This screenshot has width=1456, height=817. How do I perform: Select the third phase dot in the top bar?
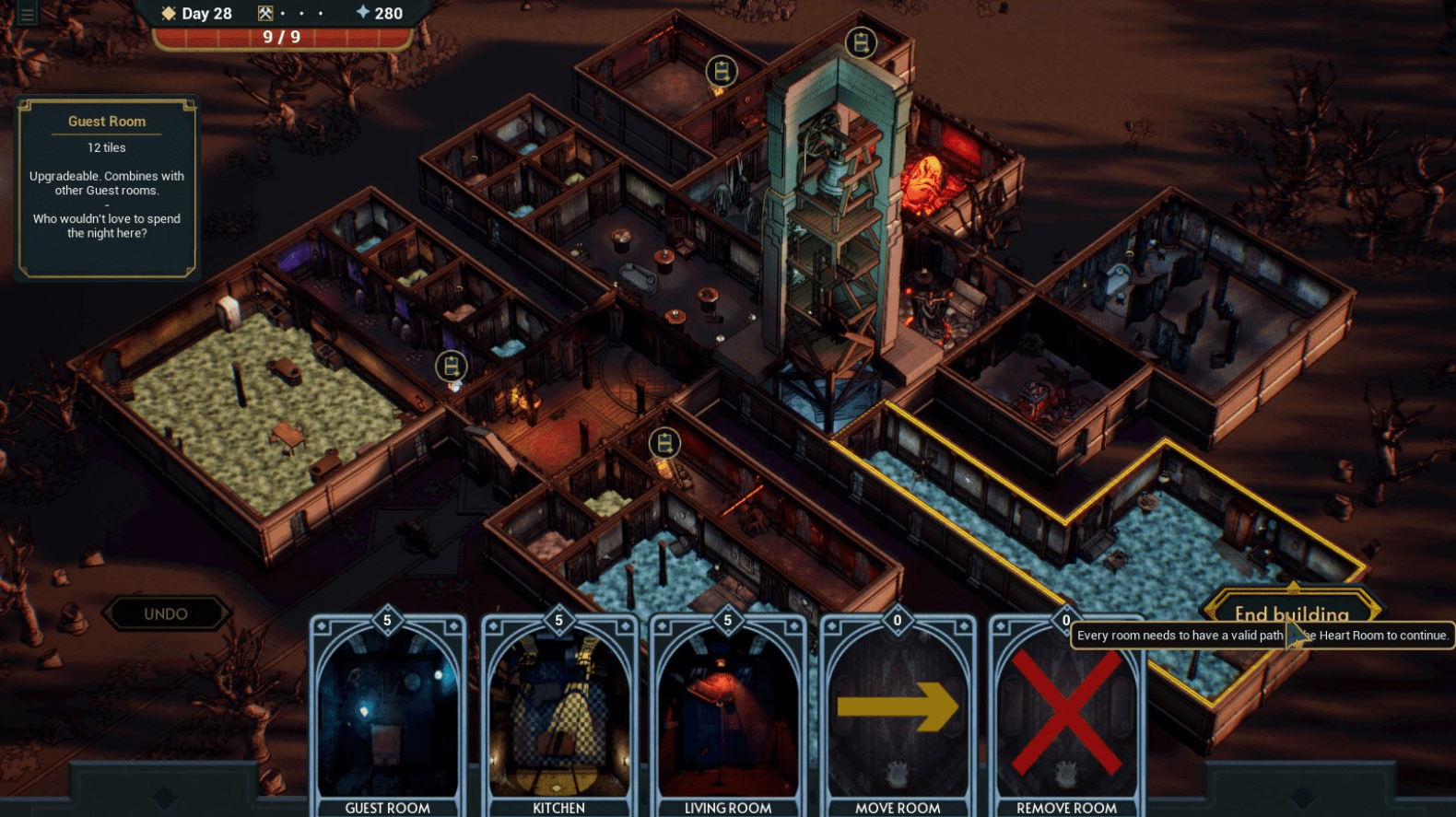(x=321, y=14)
